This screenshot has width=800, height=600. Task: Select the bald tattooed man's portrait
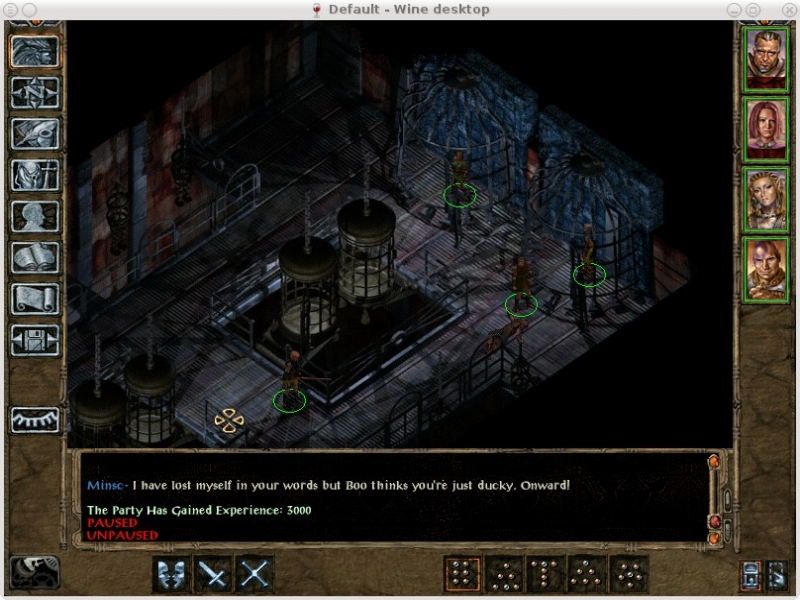click(x=767, y=269)
